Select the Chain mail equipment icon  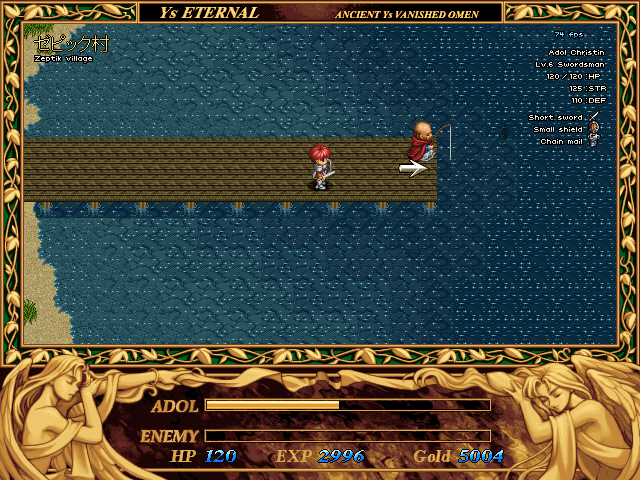tap(593, 141)
